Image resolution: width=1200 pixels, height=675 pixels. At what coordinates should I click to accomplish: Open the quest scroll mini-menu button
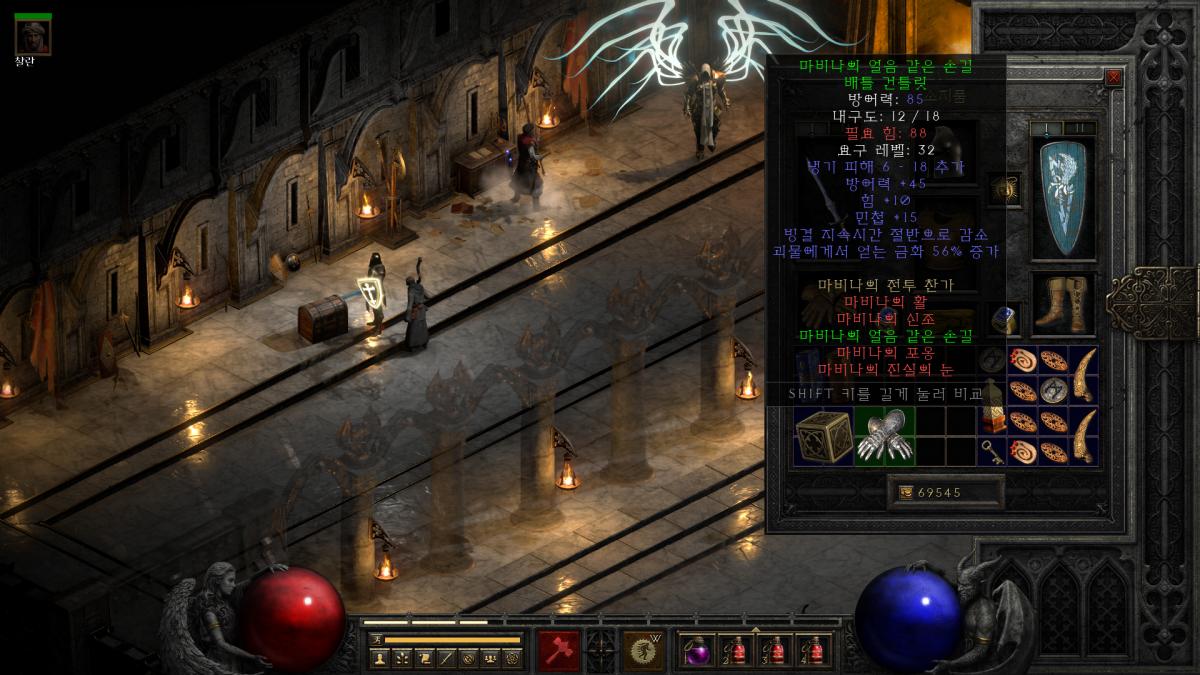click(424, 658)
